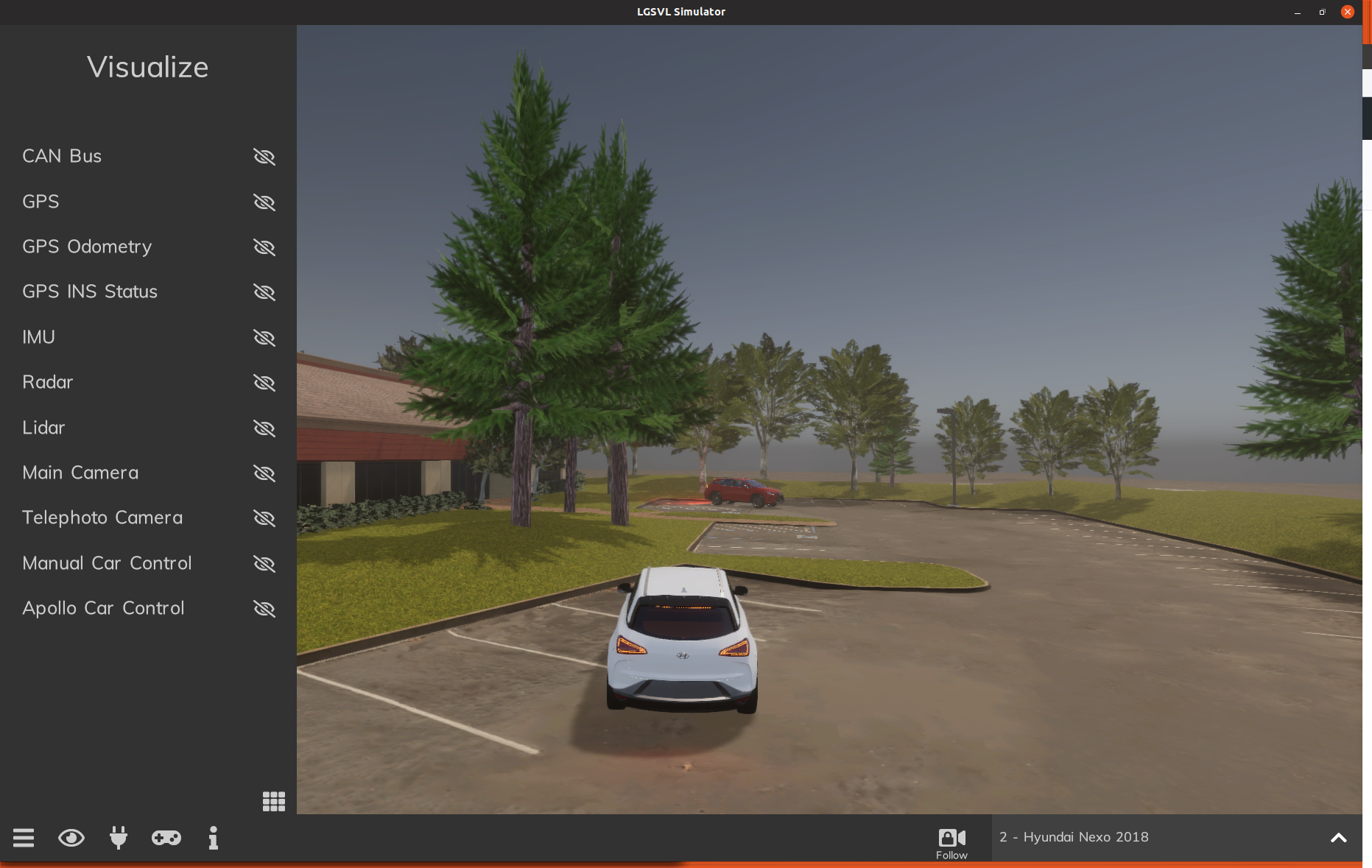Click the info icon in the bottom toolbar

coord(213,838)
